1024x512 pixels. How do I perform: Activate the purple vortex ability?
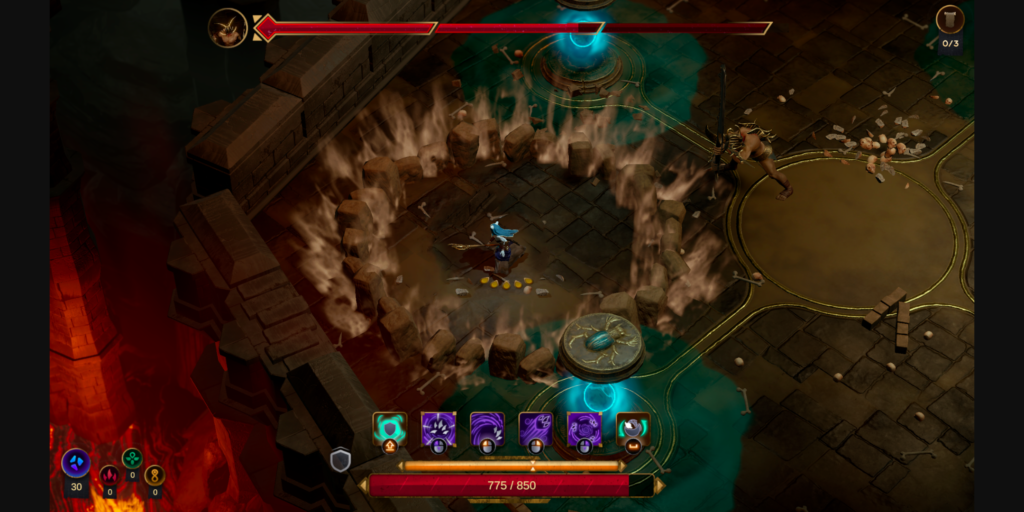click(x=584, y=429)
